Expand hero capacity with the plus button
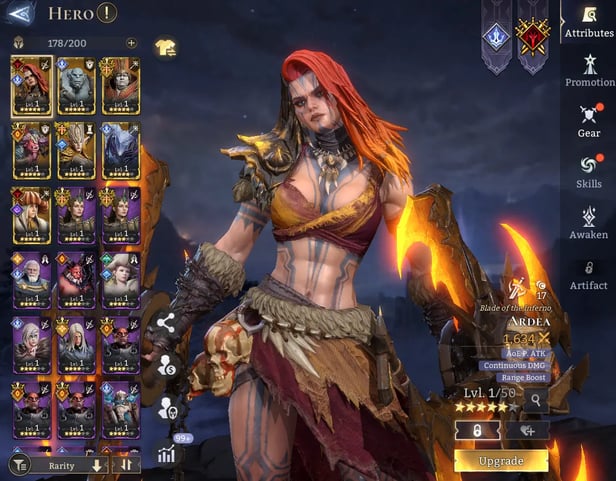Screen dimensions: 616x481 coord(131,43)
